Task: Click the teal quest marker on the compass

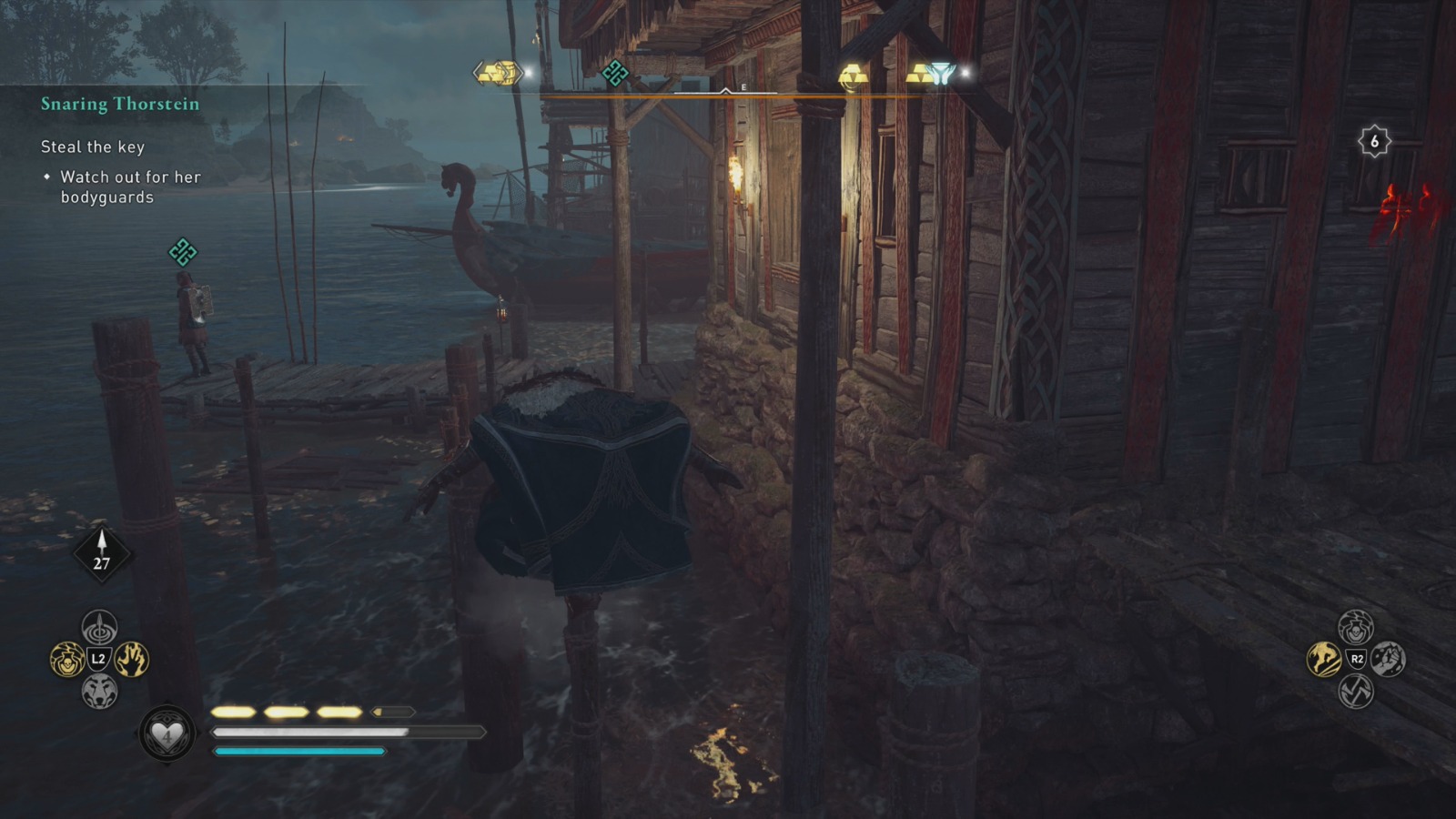Action: coord(619,73)
